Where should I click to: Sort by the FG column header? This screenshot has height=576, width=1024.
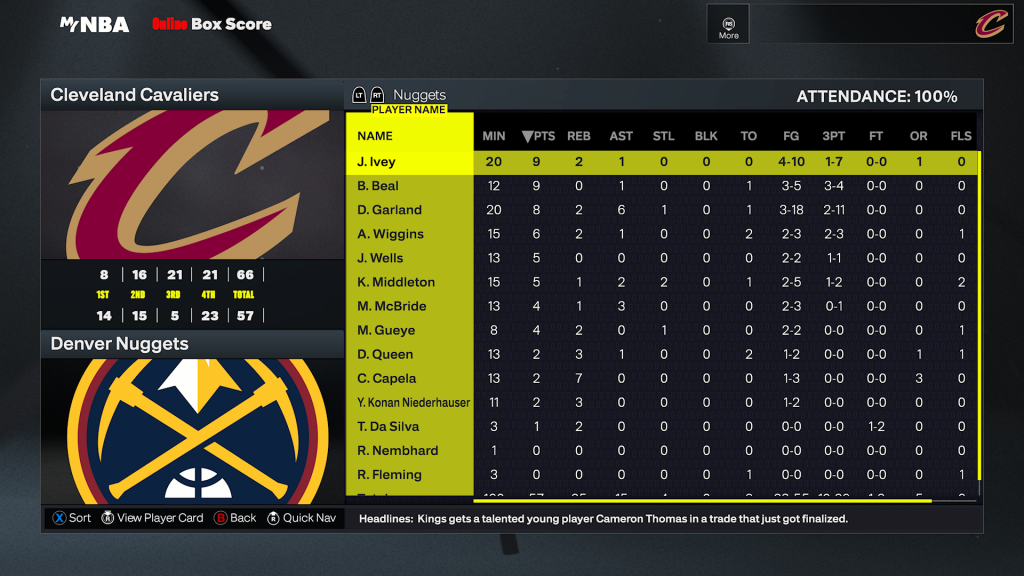click(x=791, y=136)
